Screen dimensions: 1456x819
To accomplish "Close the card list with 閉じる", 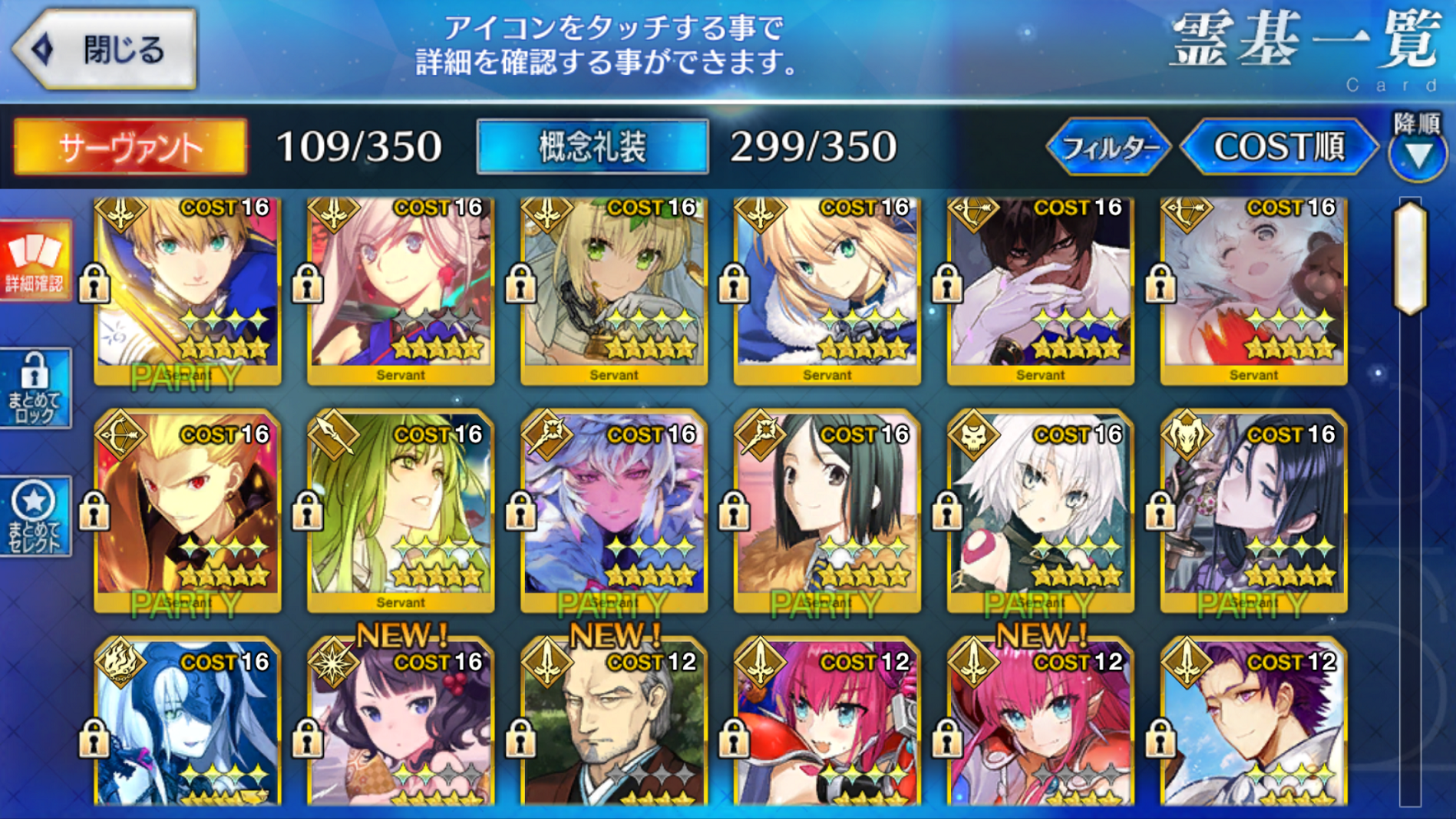I will (105, 49).
